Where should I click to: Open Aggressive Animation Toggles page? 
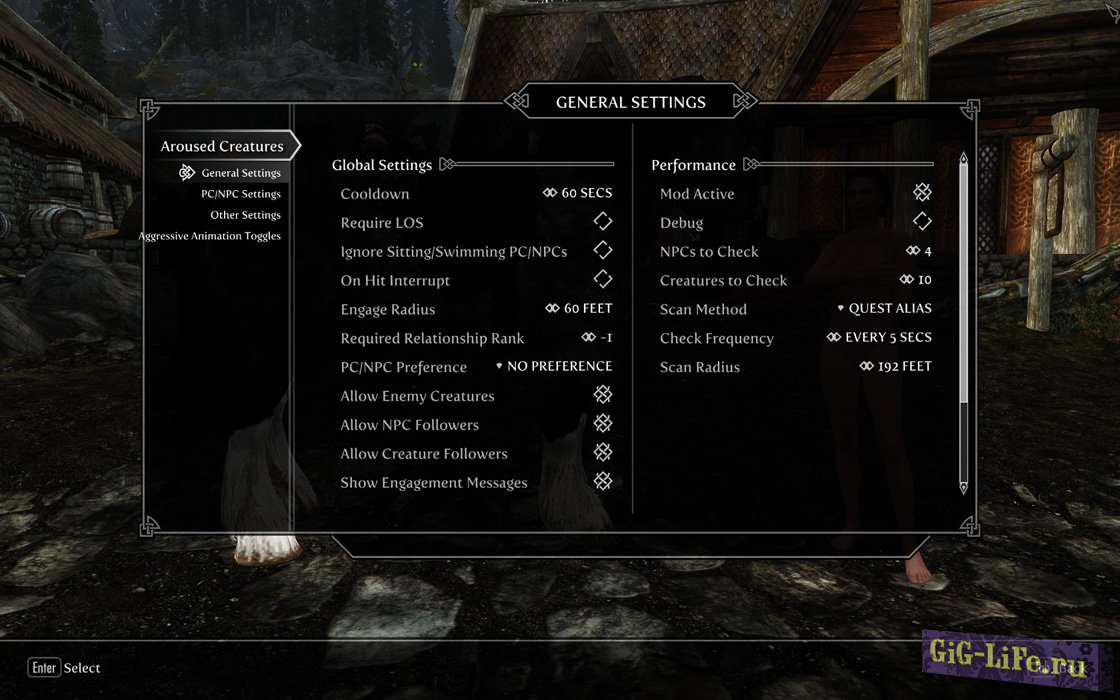click(209, 236)
